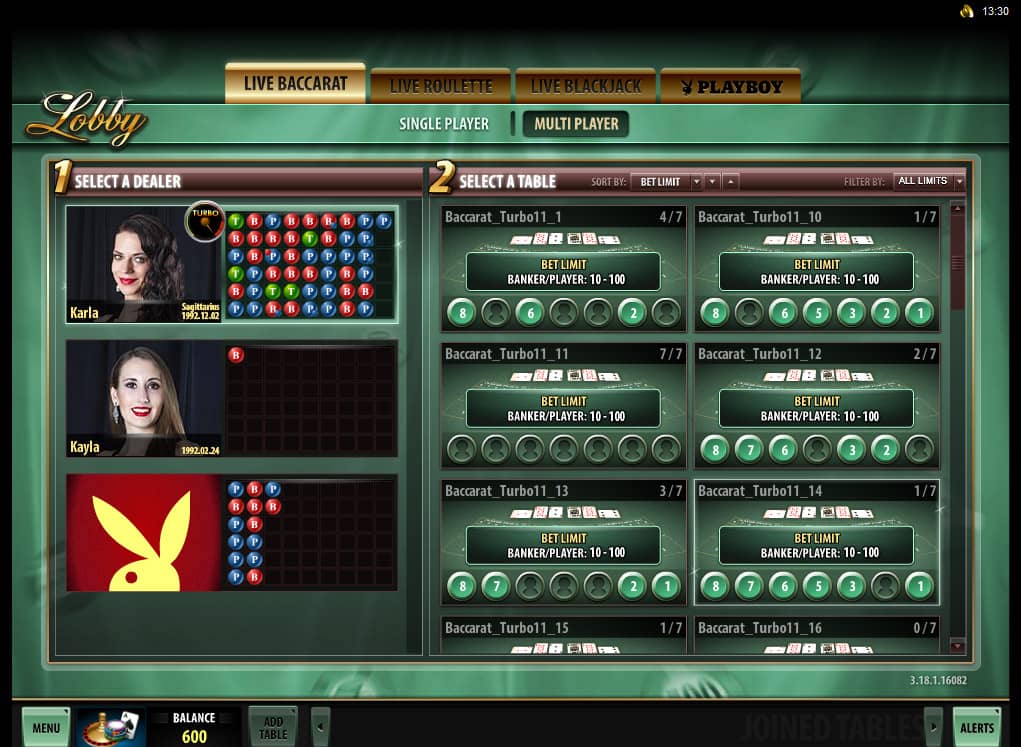Select Multi Player mode
The height and width of the screenshot is (747, 1021).
pos(576,124)
